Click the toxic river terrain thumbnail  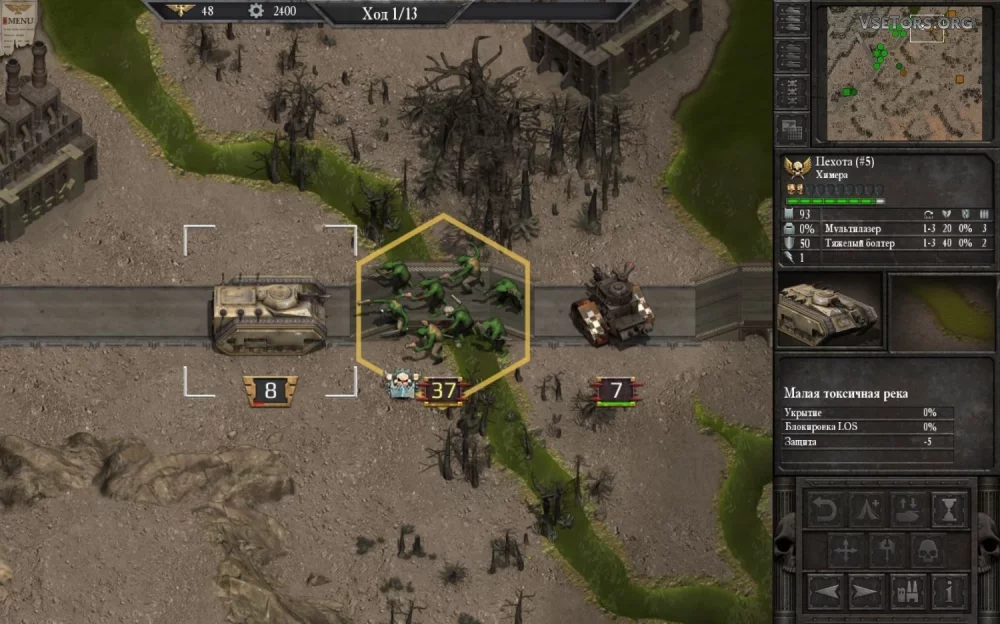pos(939,311)
